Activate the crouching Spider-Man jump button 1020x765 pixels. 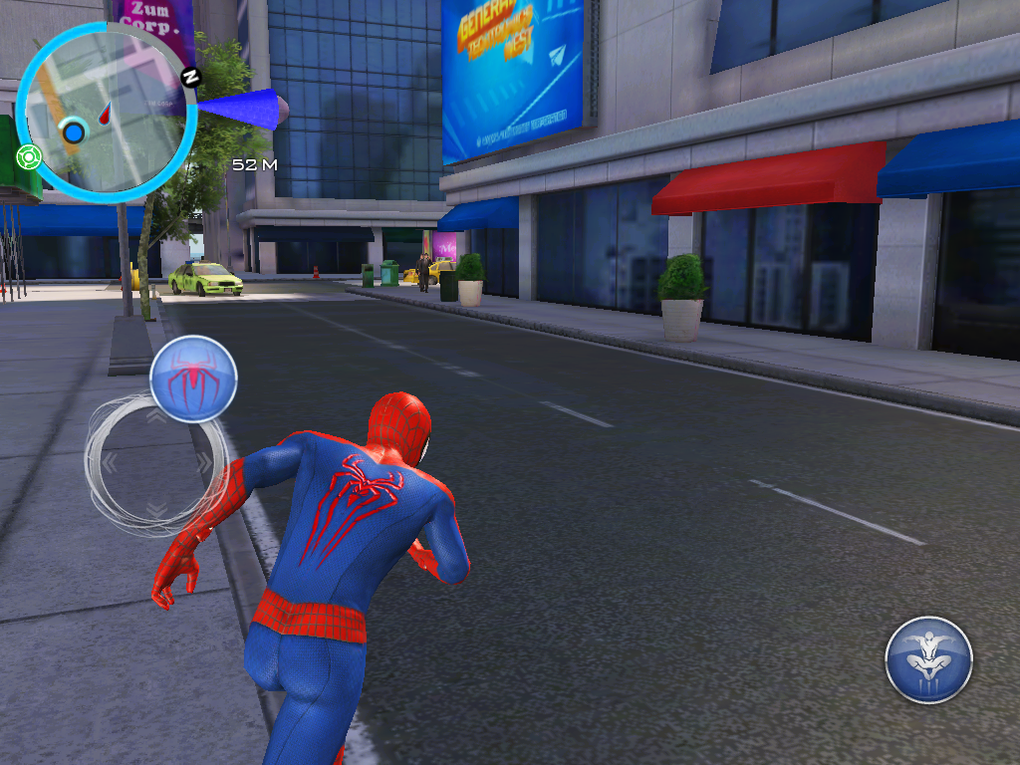tap(928, 660)
